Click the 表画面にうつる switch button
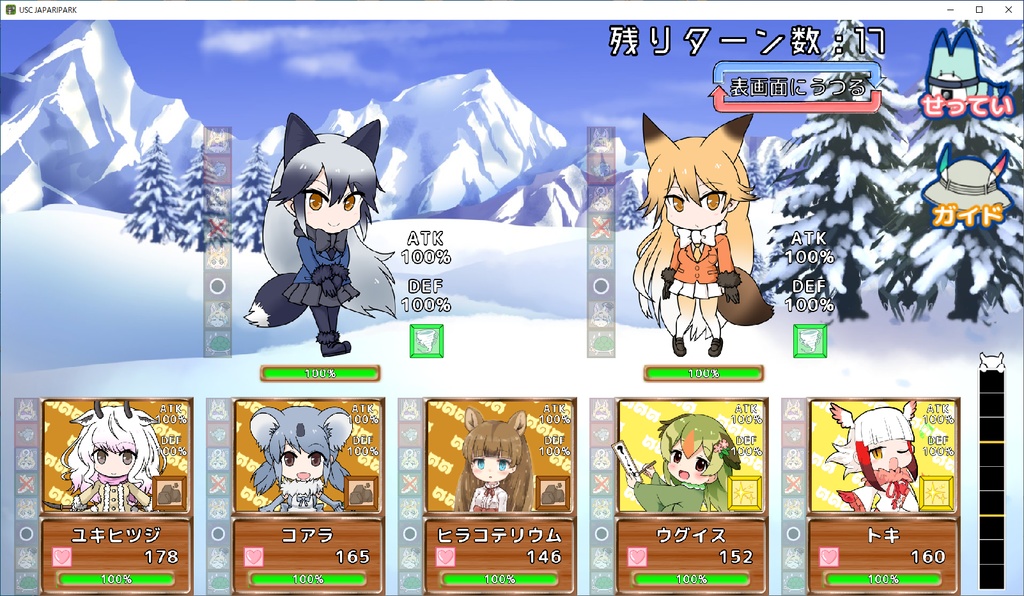This screenshot has width=1024, height=596. click(796, 87)
